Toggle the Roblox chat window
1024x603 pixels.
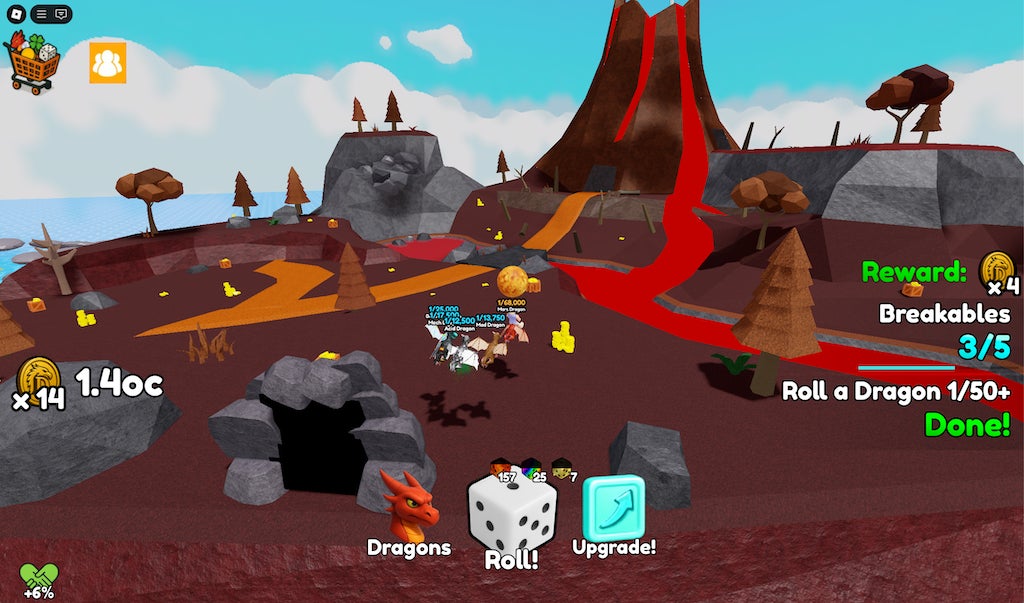coord(62,14)
